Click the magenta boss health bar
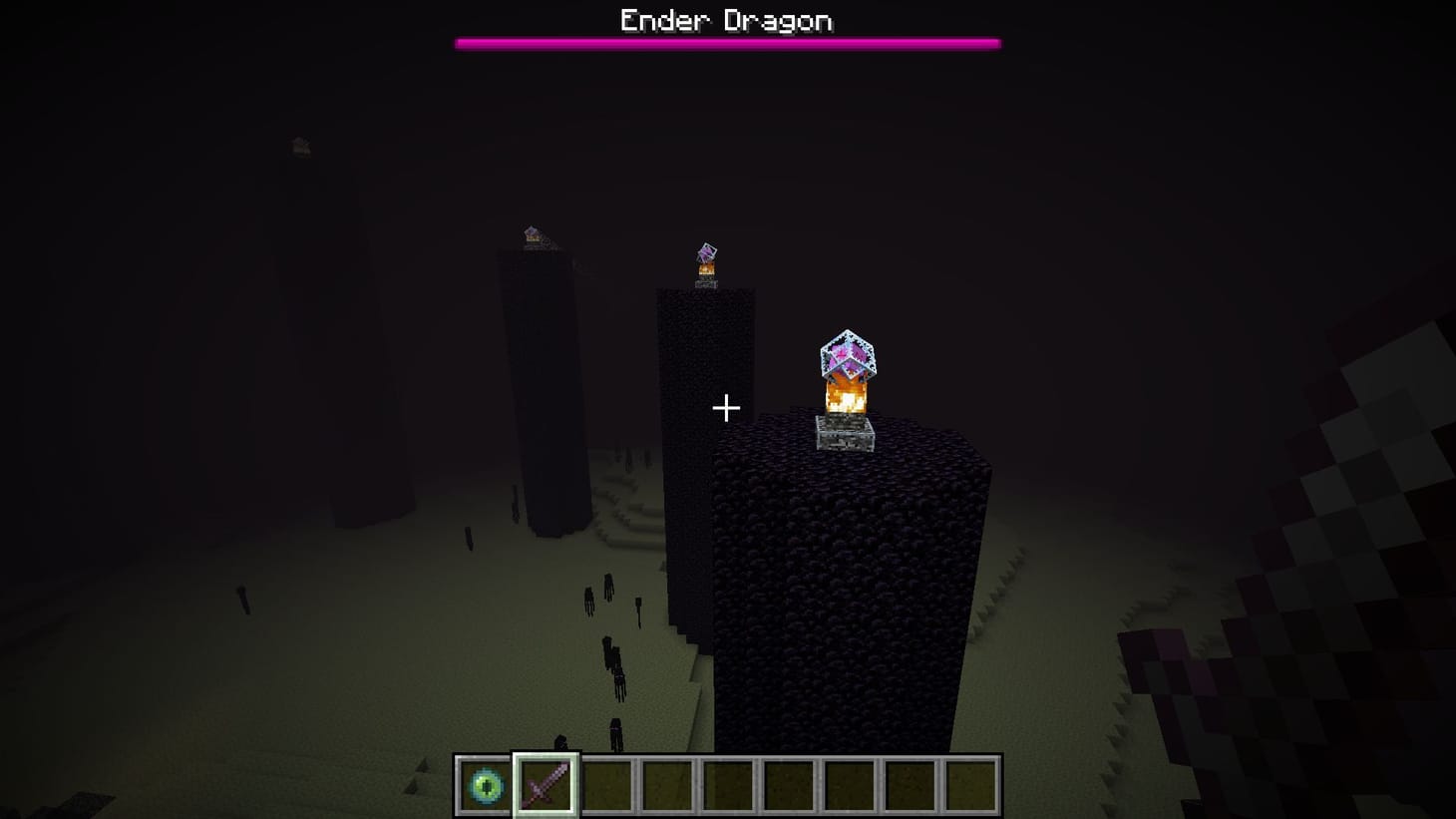Image resolution: width=1456 pixels, height=819 pixels. [x=727, y=42]
